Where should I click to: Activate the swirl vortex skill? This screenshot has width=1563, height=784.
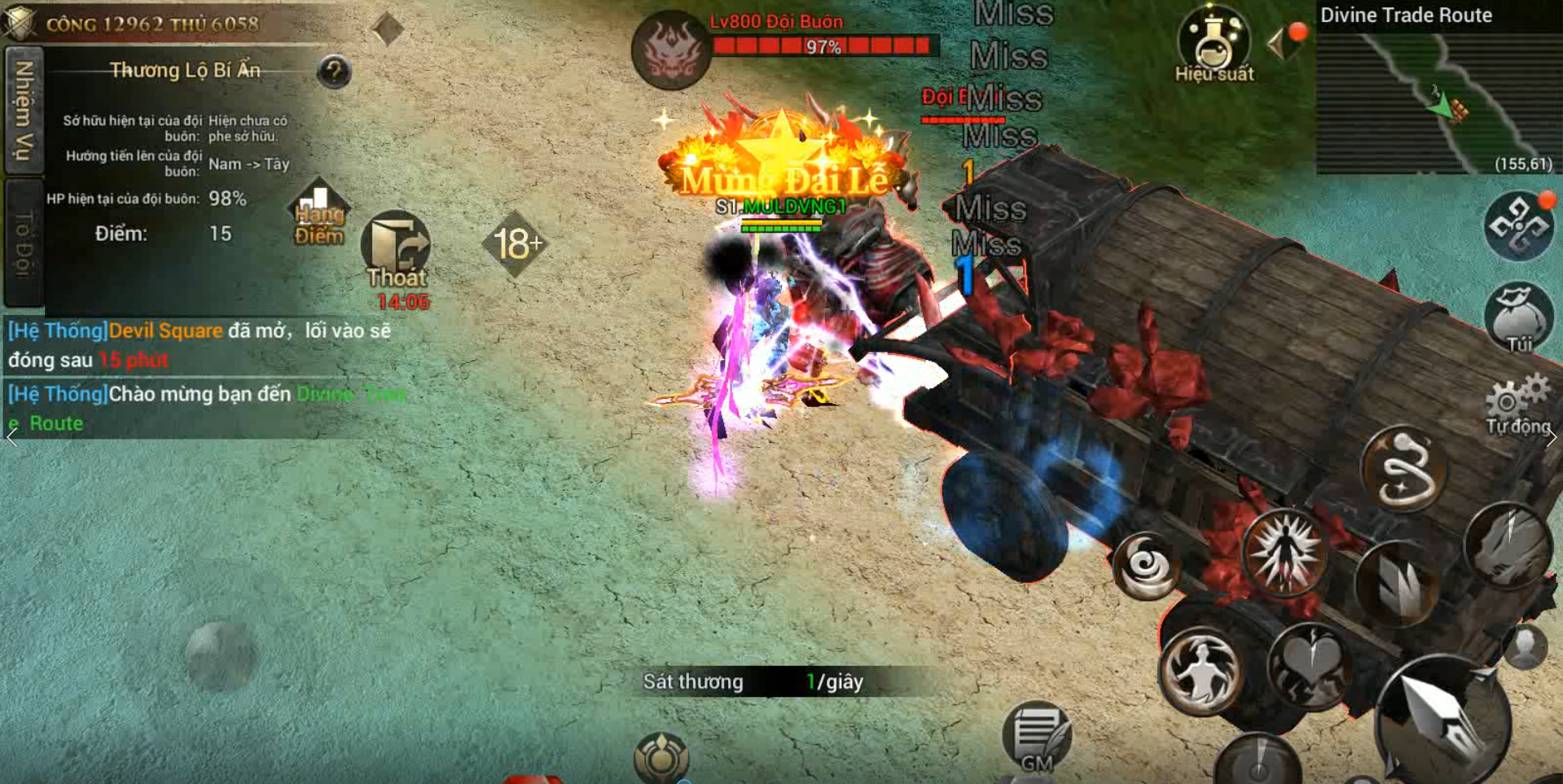[x=1147, y=564]
